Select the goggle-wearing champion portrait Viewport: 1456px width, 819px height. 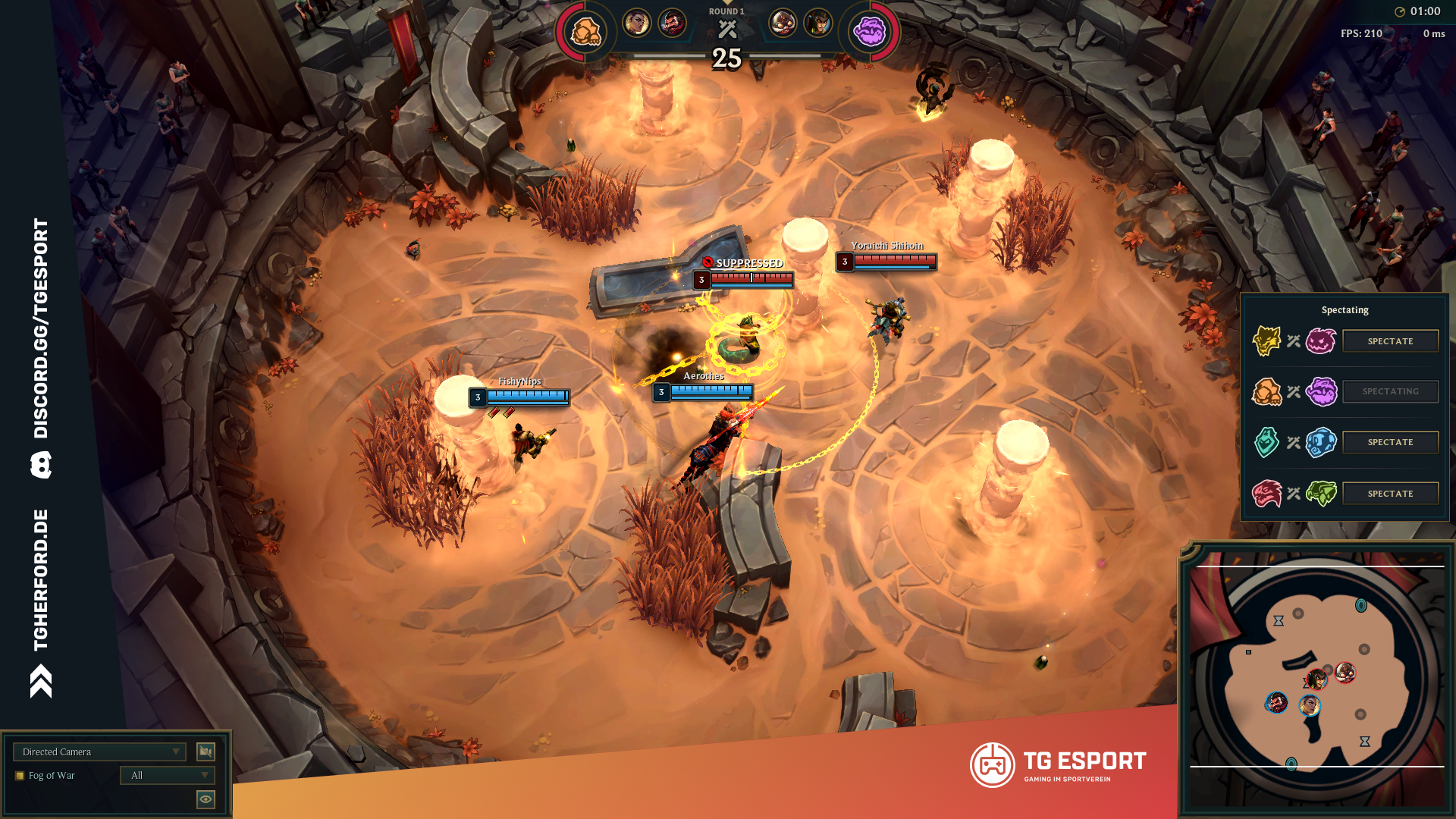(x=783, y=23)
